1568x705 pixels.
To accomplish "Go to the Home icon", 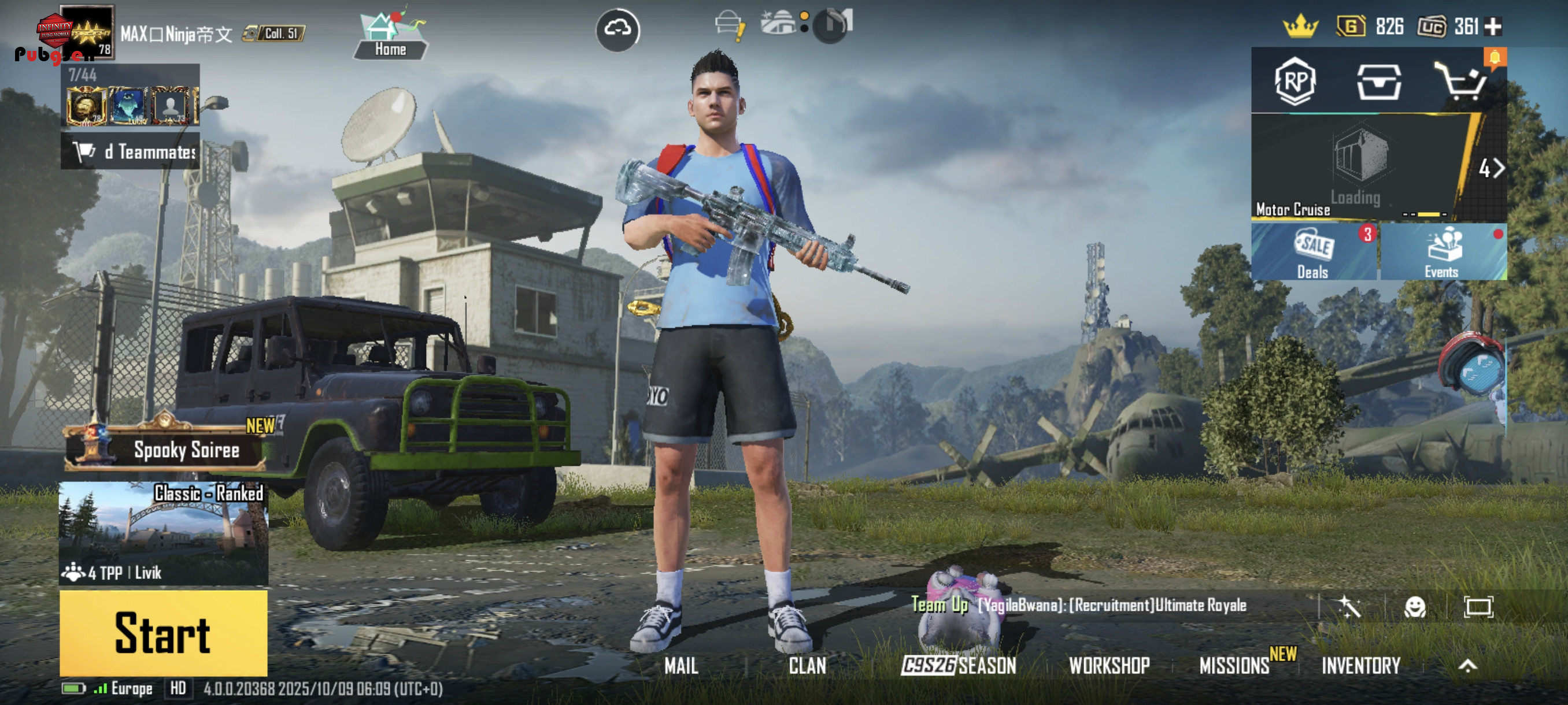I will (x=390, y=35).
